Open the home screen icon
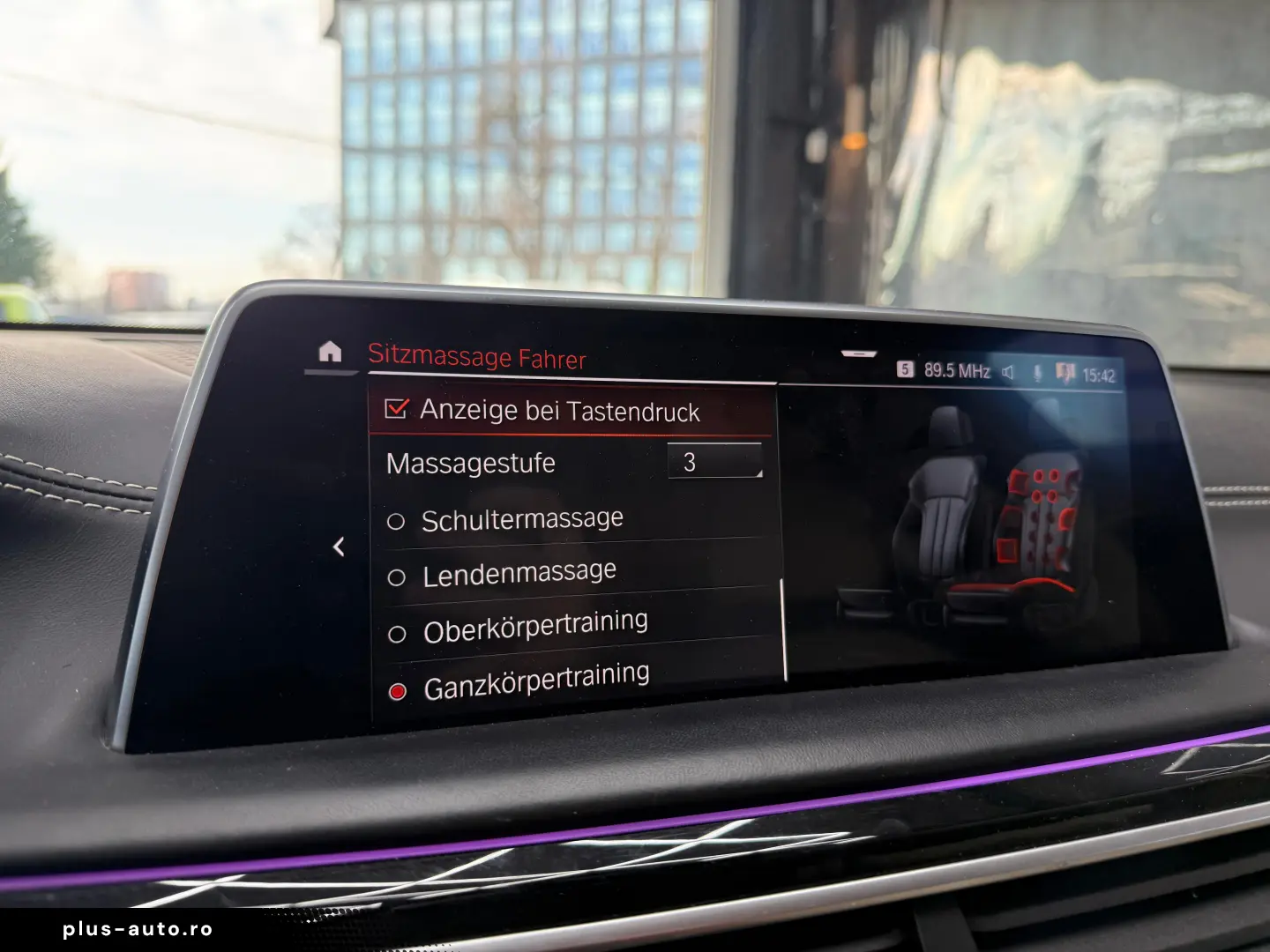The image size is (1270, 952). [x=330, y=352]
